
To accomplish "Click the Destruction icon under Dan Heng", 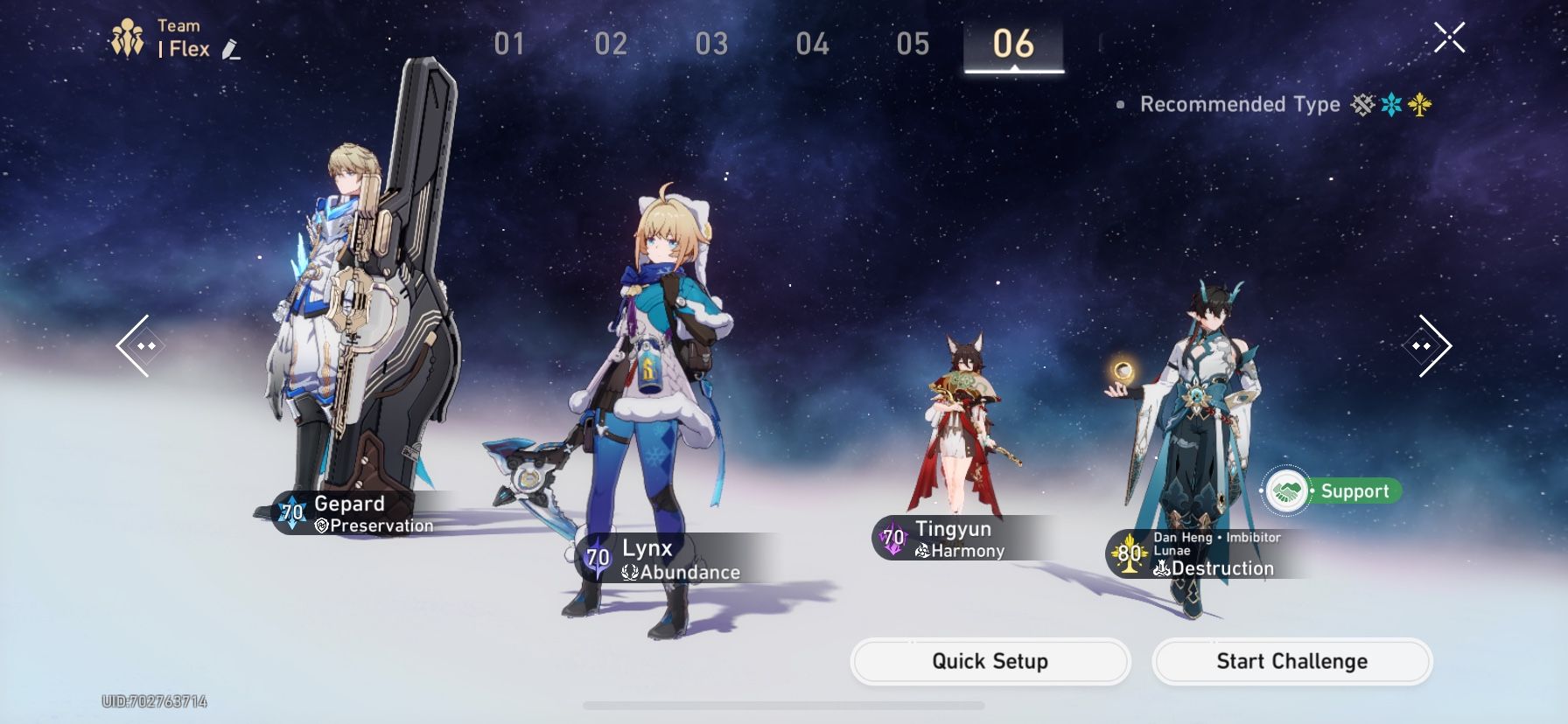I will 1161,568.
